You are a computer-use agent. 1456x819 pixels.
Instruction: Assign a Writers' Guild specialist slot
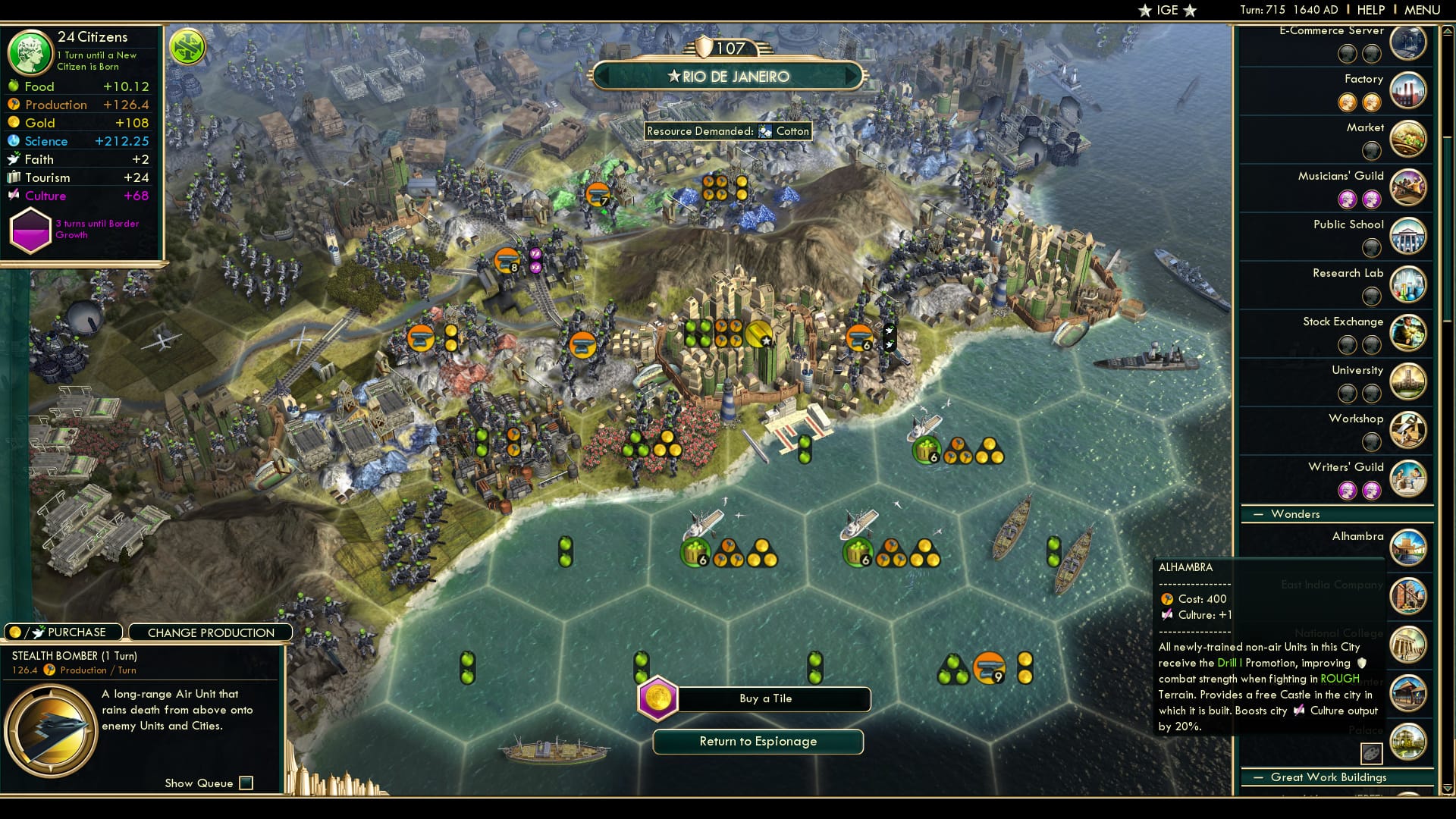tap(1348, 491)
